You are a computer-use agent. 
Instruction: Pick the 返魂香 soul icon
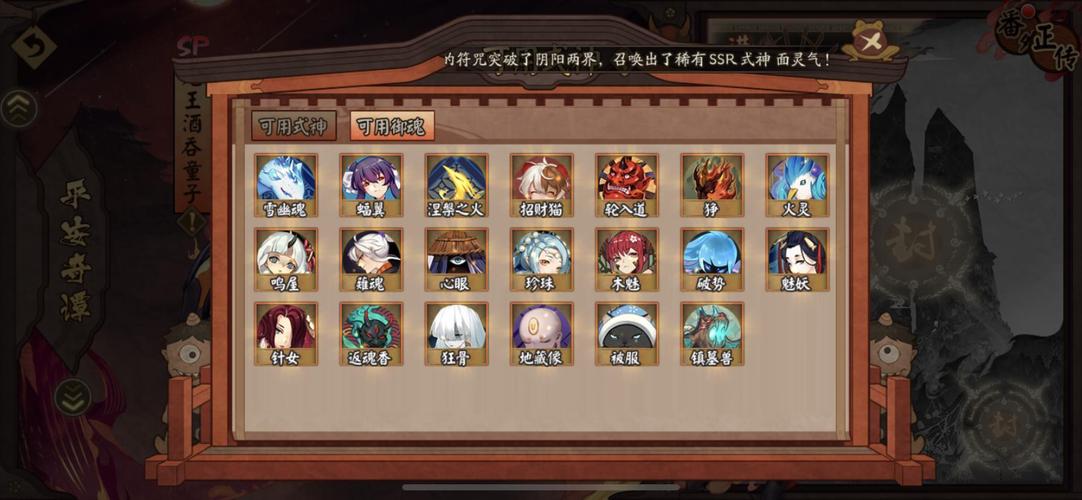[371, 329]
